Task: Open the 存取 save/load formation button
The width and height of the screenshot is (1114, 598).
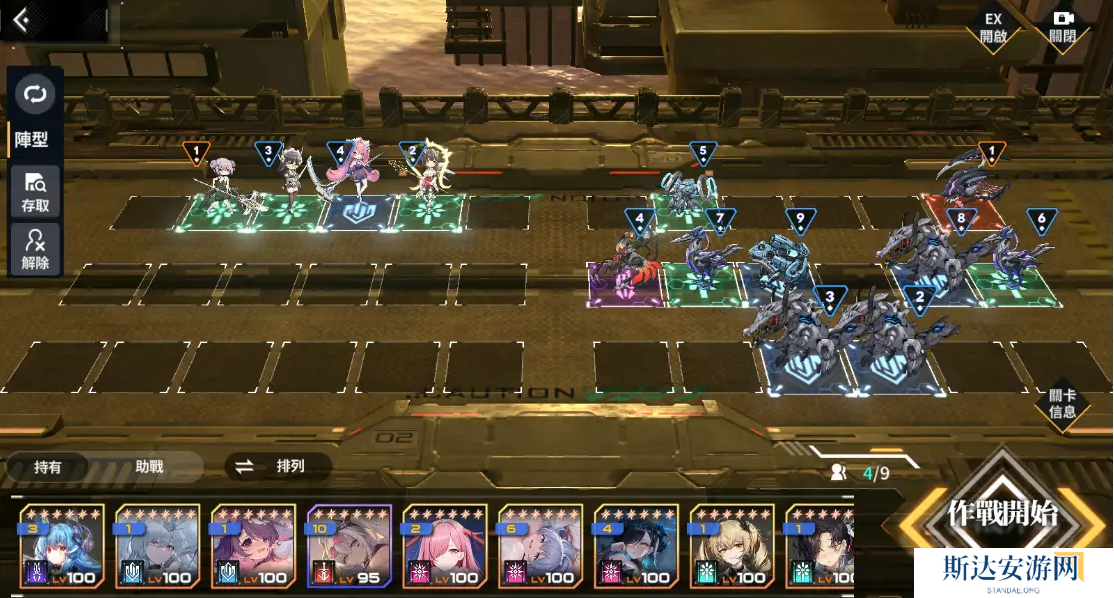Action: click(35, 192)
